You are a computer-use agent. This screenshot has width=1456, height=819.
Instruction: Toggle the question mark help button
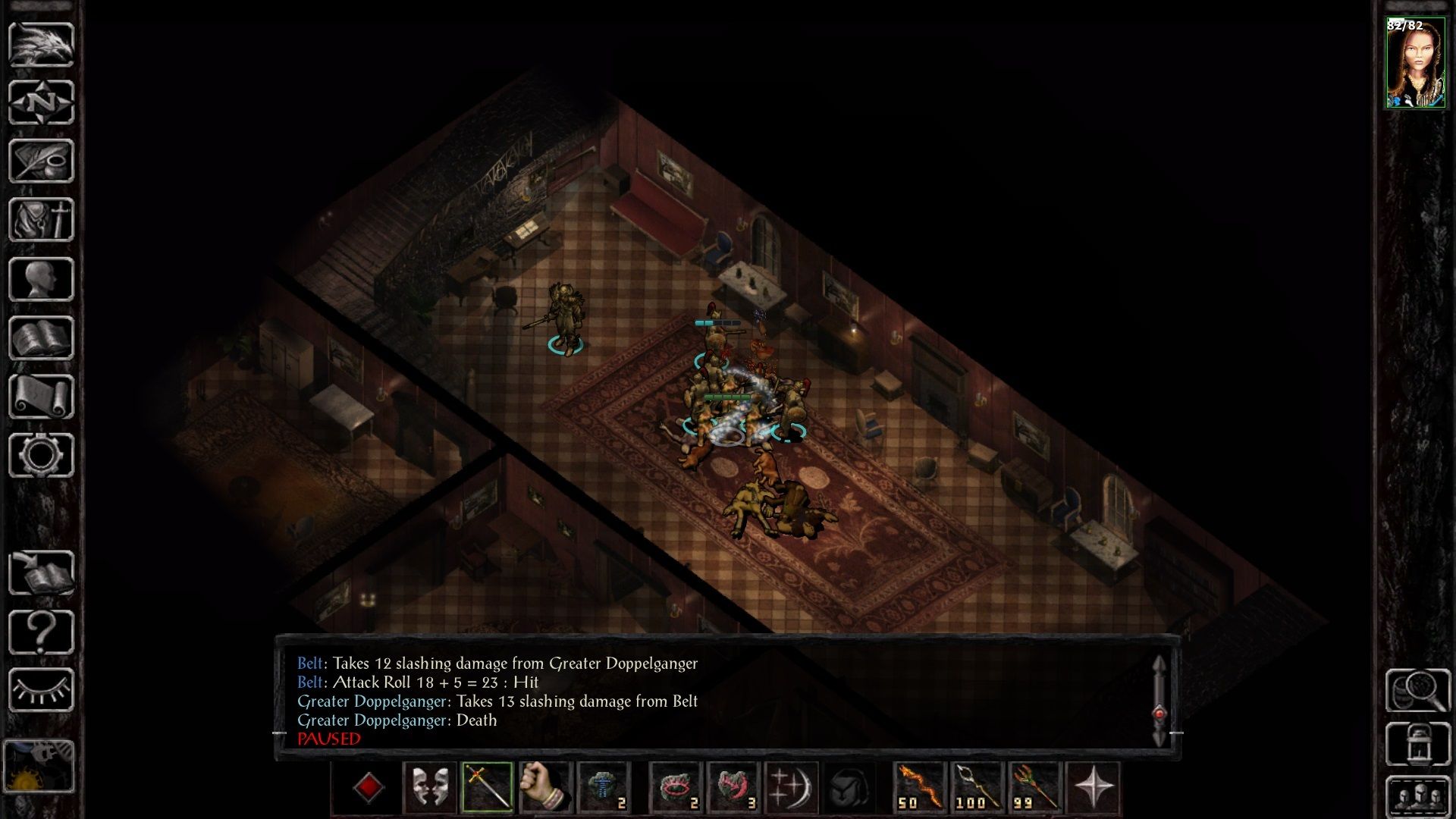coord(41,632)
